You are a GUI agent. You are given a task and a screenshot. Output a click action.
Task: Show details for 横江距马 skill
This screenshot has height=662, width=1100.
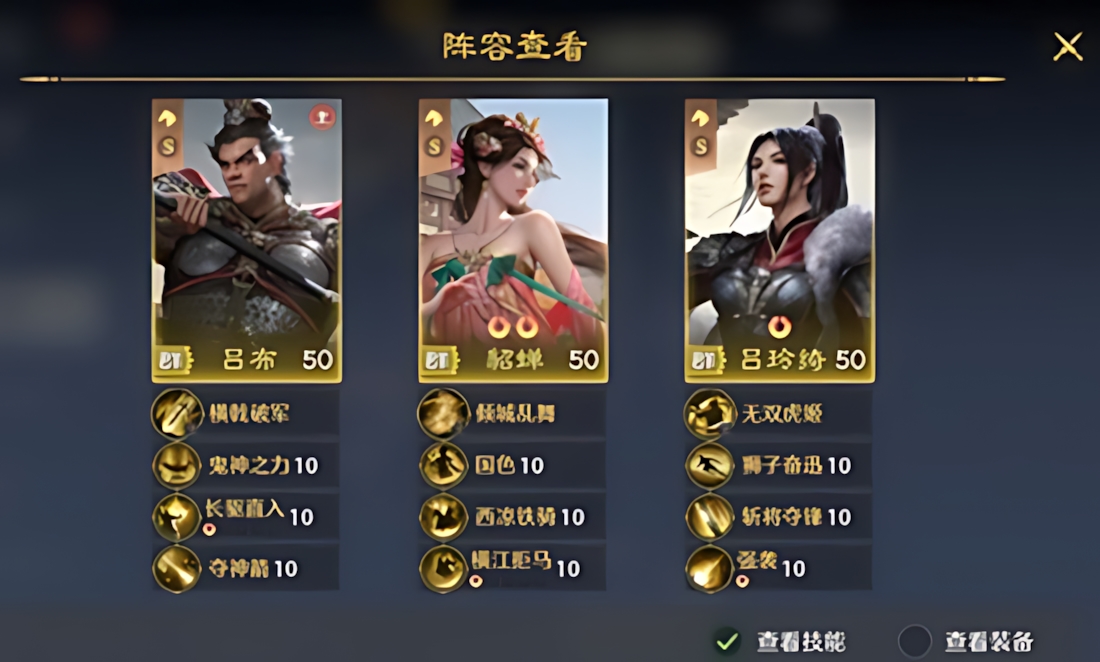[512, 569]
